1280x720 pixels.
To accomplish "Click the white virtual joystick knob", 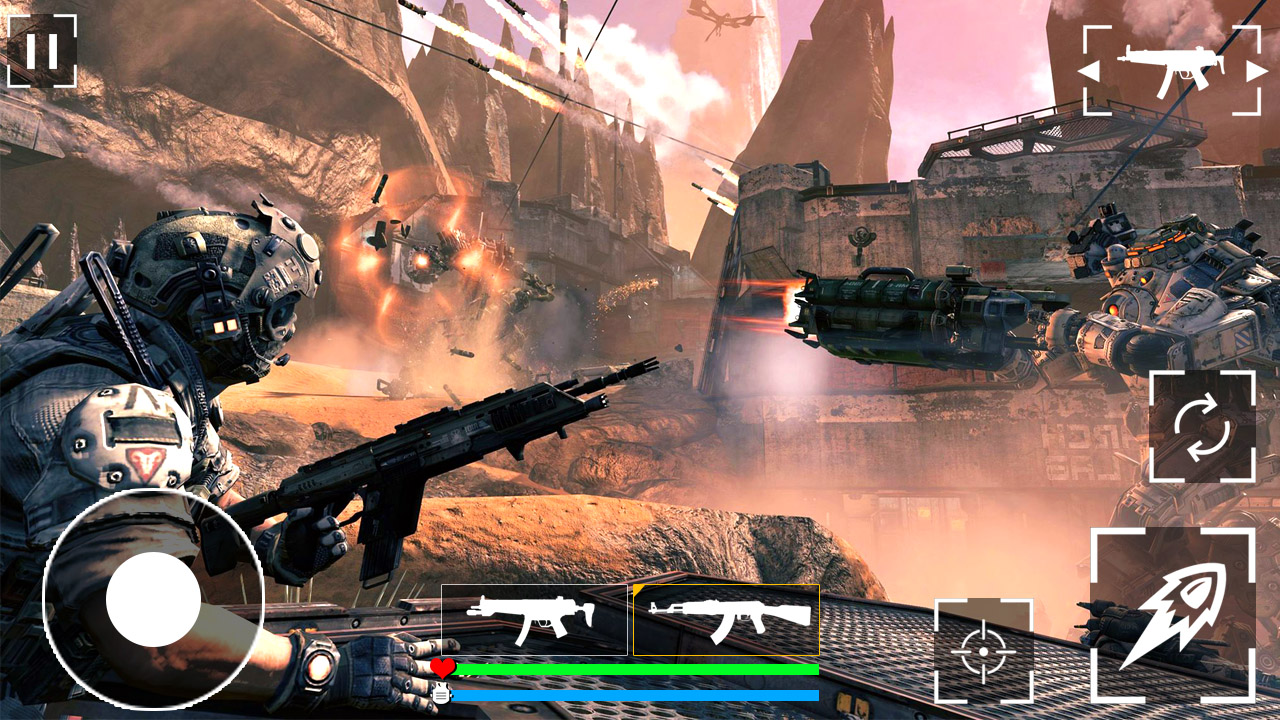I will click(x=154, y=599).
